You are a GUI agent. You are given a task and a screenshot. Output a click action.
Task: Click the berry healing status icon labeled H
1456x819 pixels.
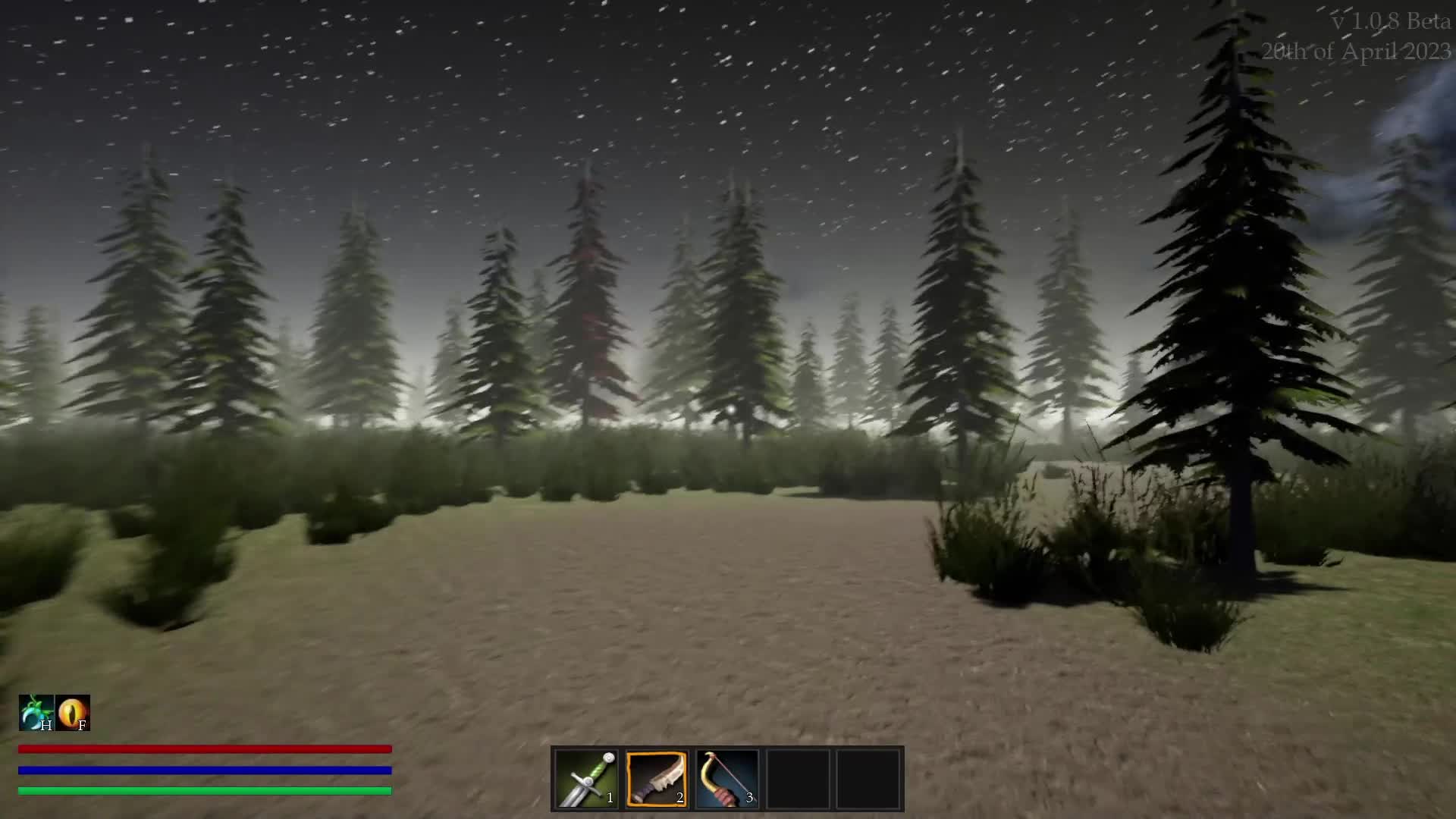34,712
